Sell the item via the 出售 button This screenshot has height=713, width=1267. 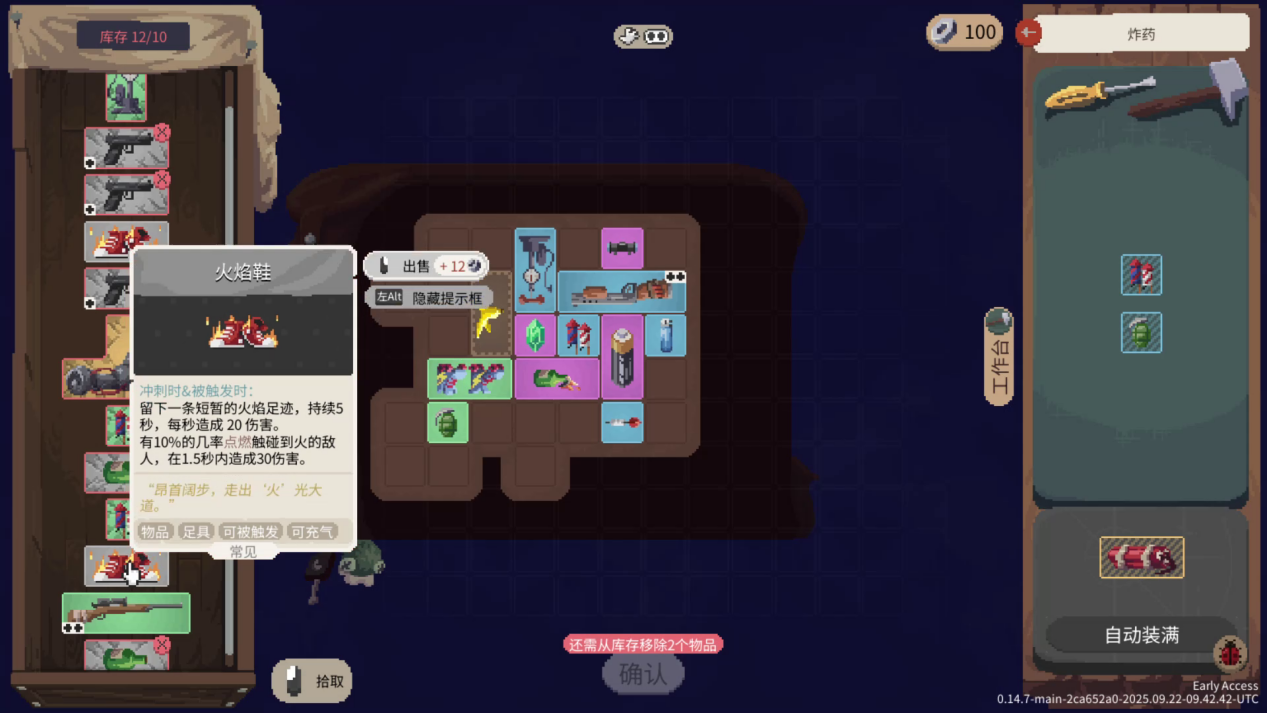coord(426,266)
